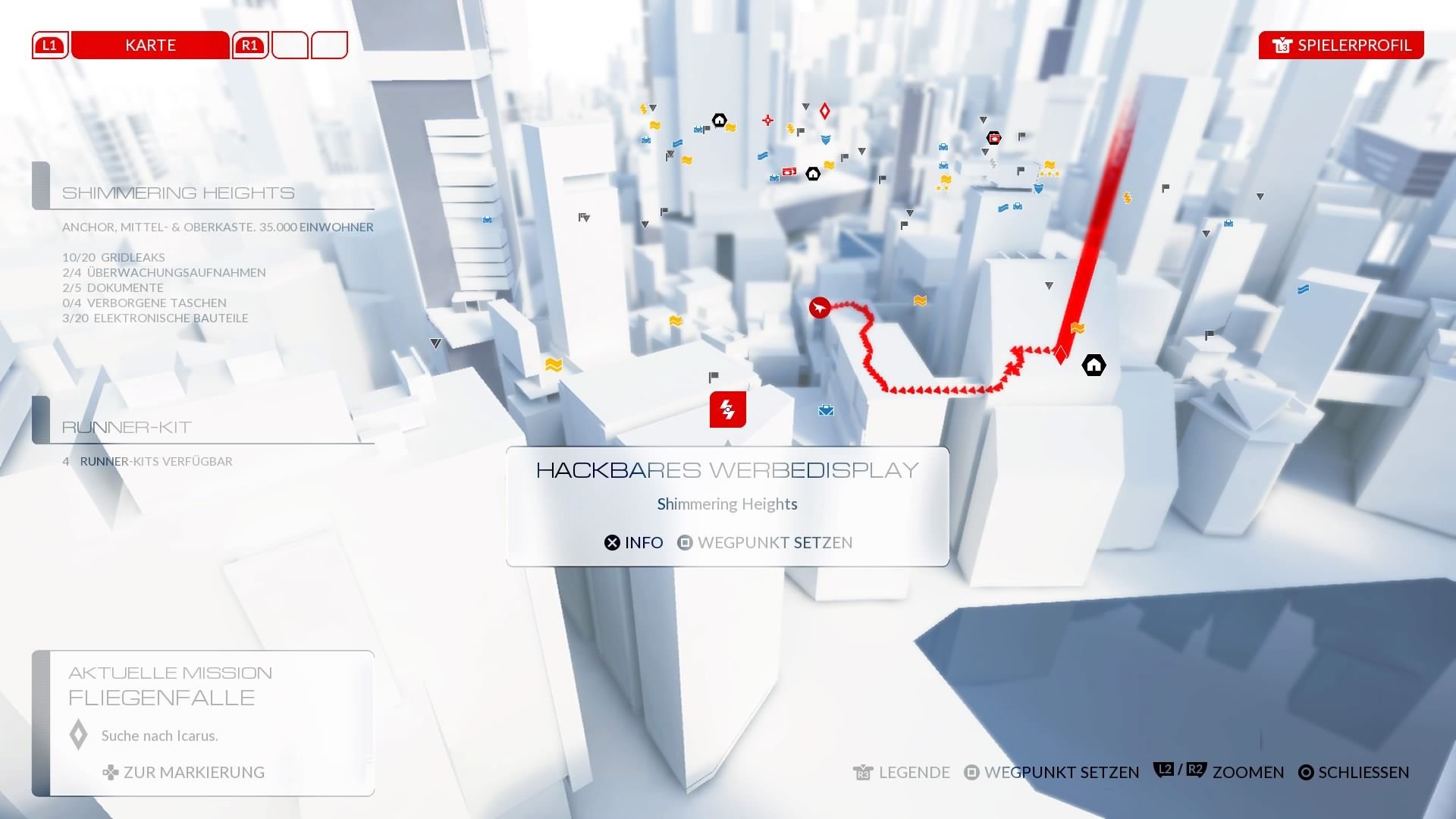Image resolution: width=1456 pixels, height=819 pixels.
Task: Switch to the KARTE tab
Action: coord(149,45)
